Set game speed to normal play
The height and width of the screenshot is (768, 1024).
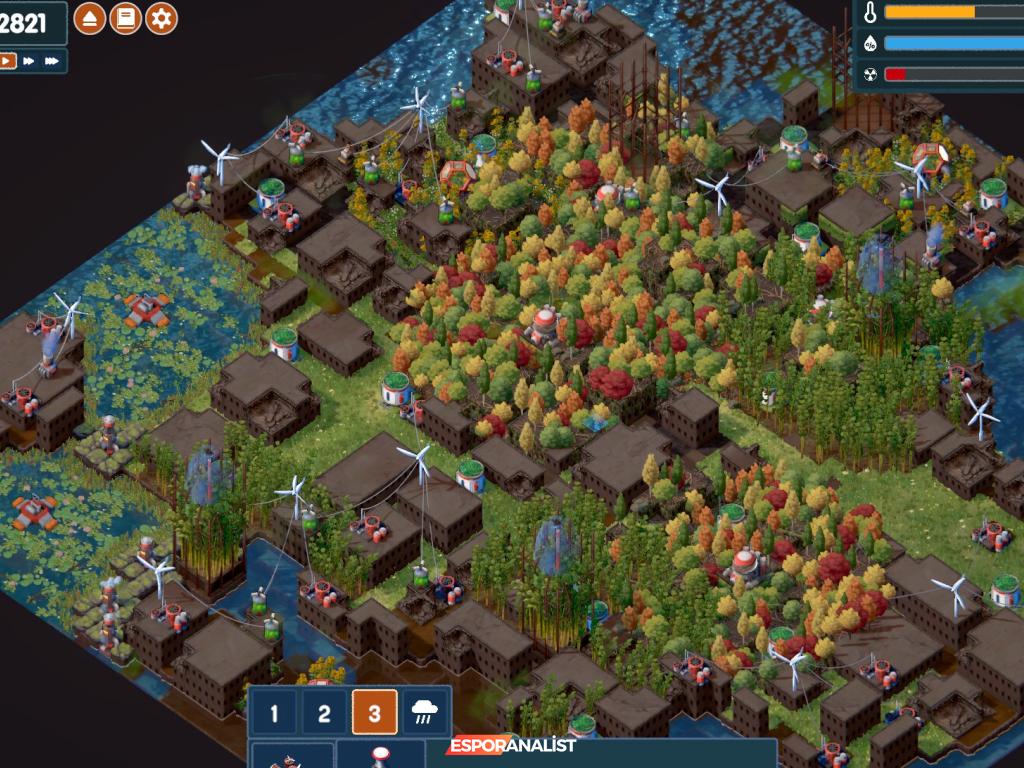coord(7,61)
